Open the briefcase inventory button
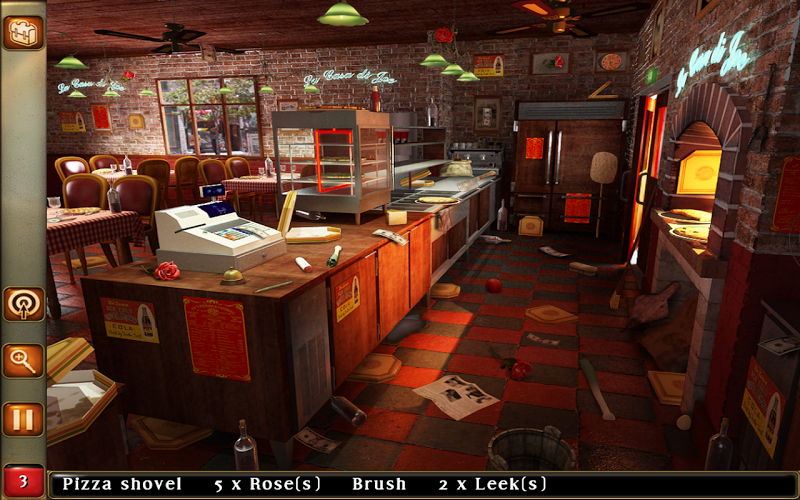 click(22, 31)
